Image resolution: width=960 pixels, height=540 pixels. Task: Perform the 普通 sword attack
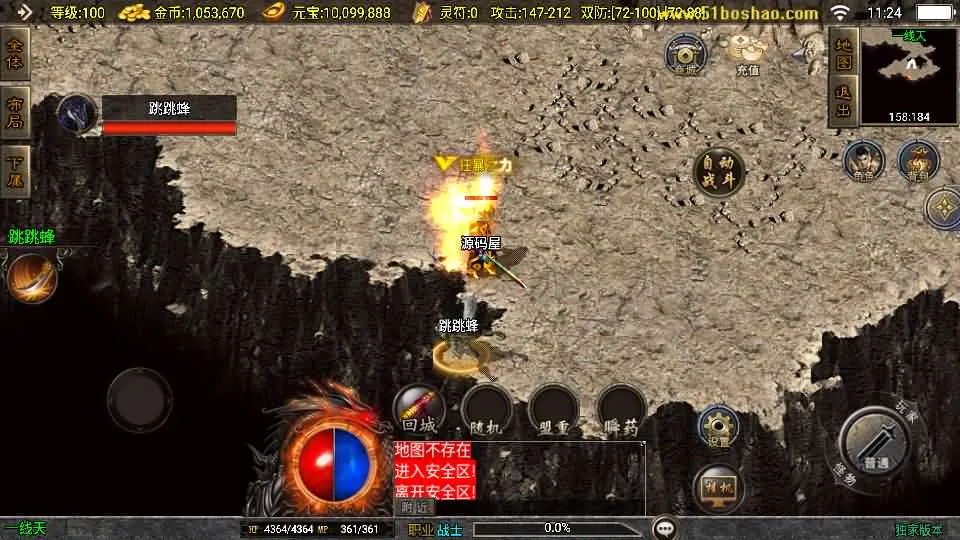click(x=877, y=443)
